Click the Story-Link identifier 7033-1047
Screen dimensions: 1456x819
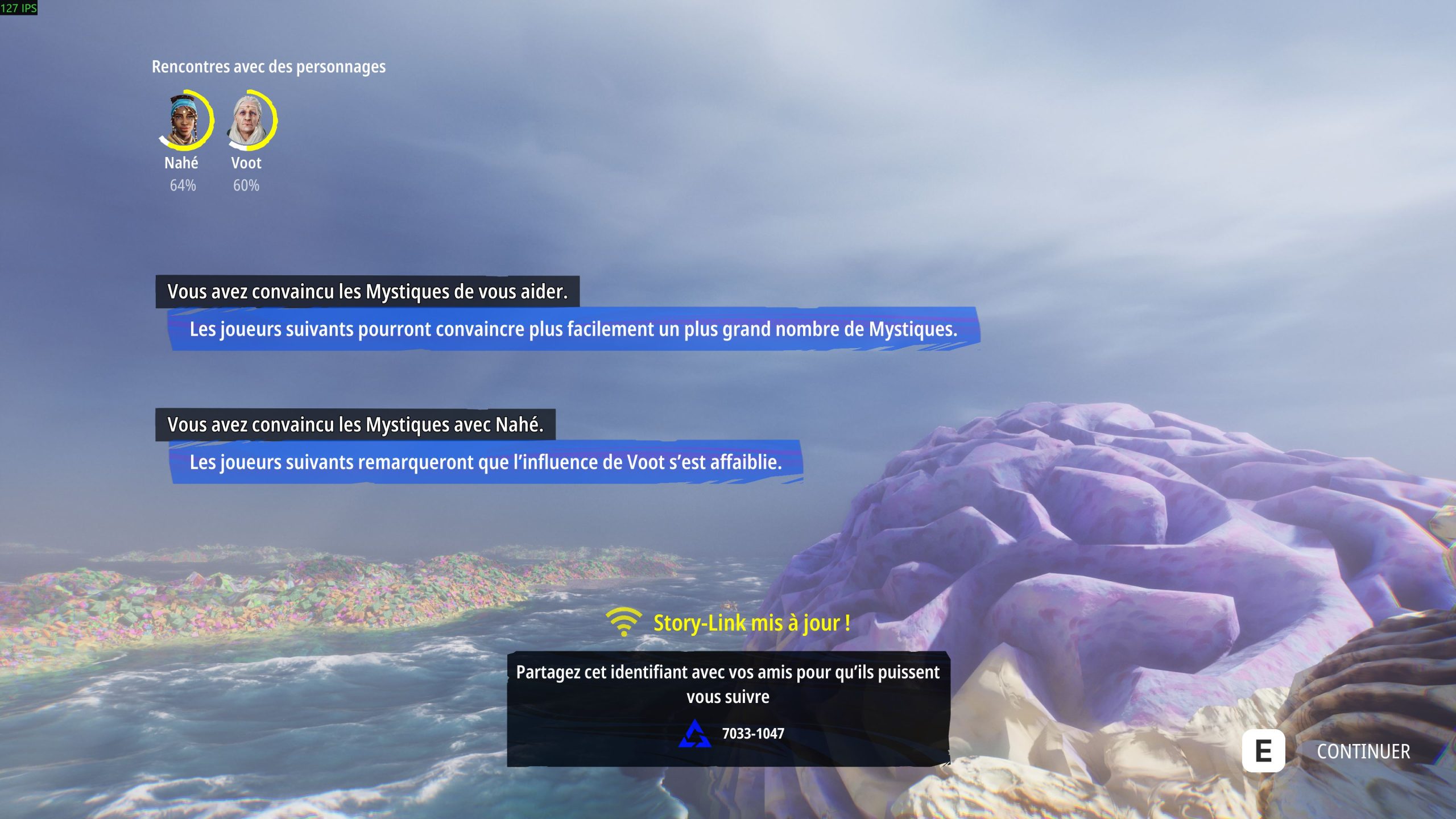pyautogui.click(x=752, y=734)
